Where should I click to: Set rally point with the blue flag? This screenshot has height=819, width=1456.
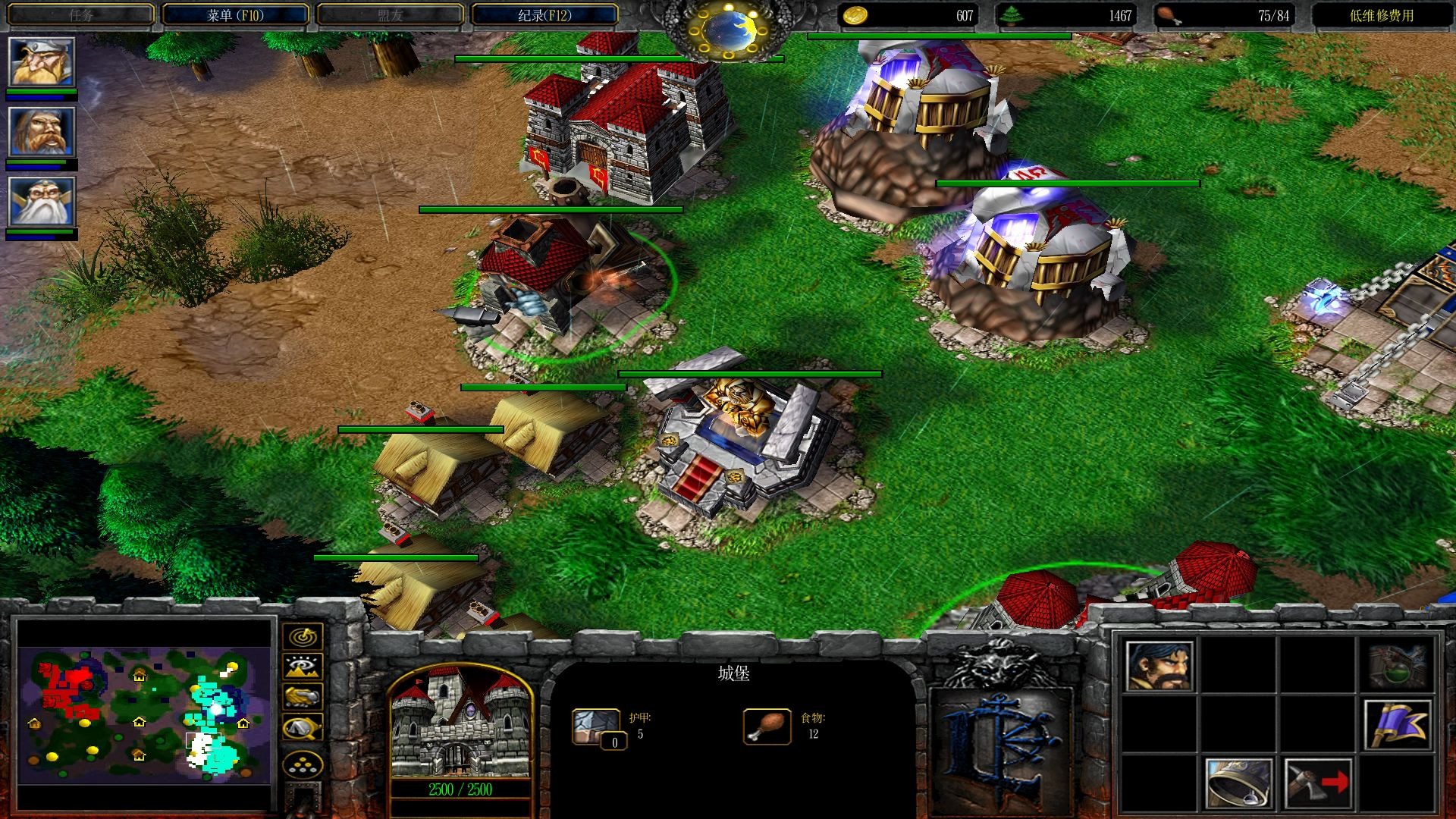[x=1397, y=725]
